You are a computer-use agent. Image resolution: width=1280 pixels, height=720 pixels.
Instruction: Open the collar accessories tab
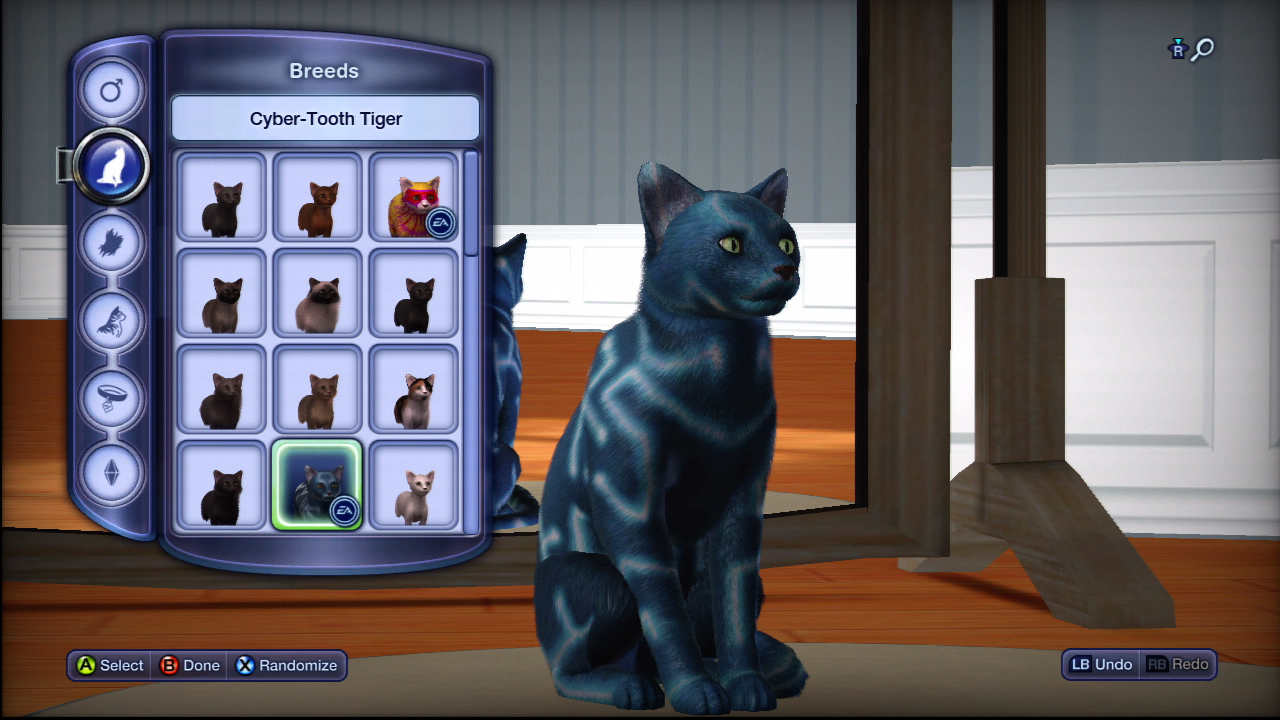pyautogui.click(x=111, y=396)
